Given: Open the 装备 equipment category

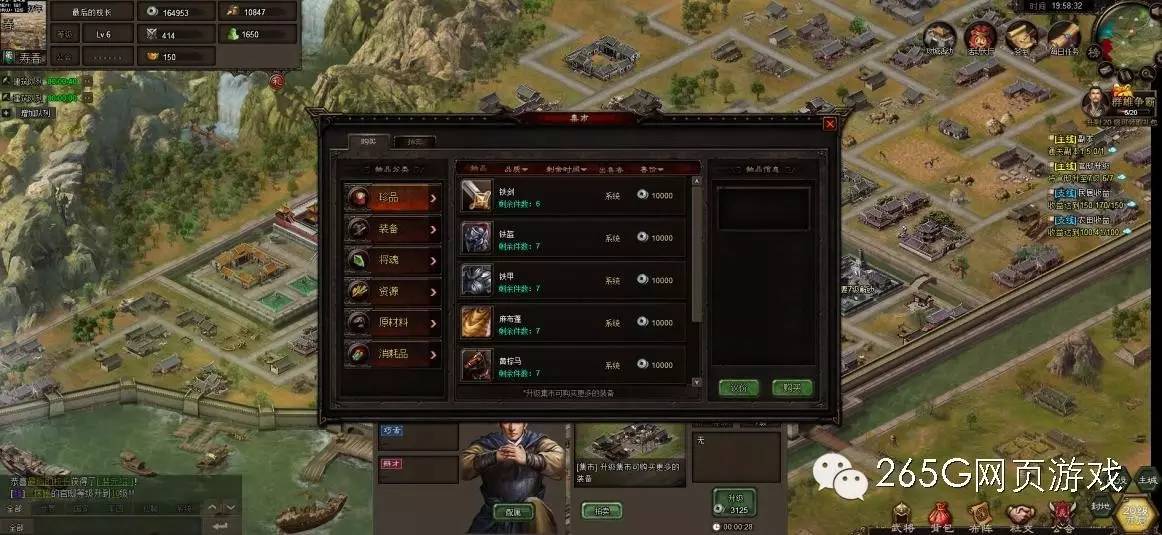Looking at the screenshot, I should 393,229.
